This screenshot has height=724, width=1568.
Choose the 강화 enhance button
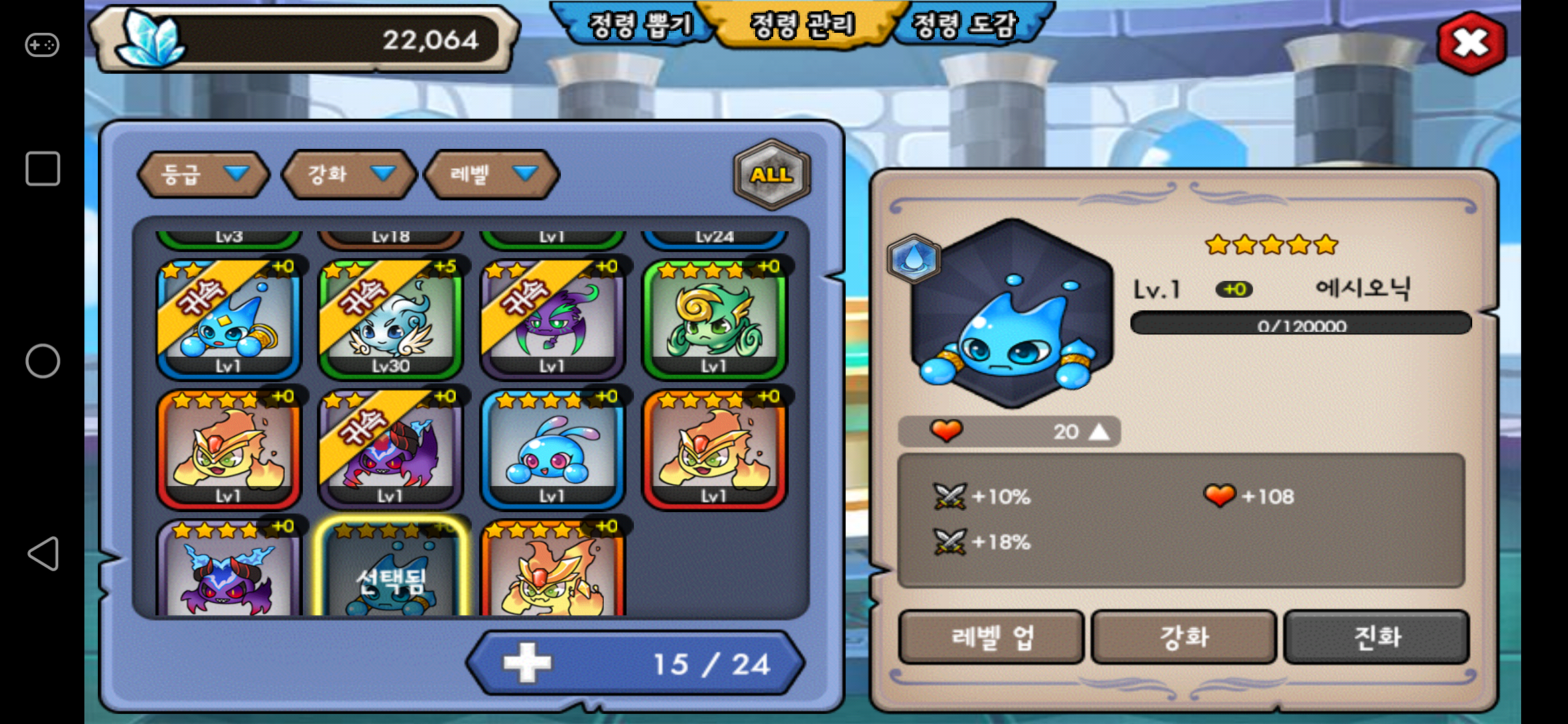[x=1184, y=637]
